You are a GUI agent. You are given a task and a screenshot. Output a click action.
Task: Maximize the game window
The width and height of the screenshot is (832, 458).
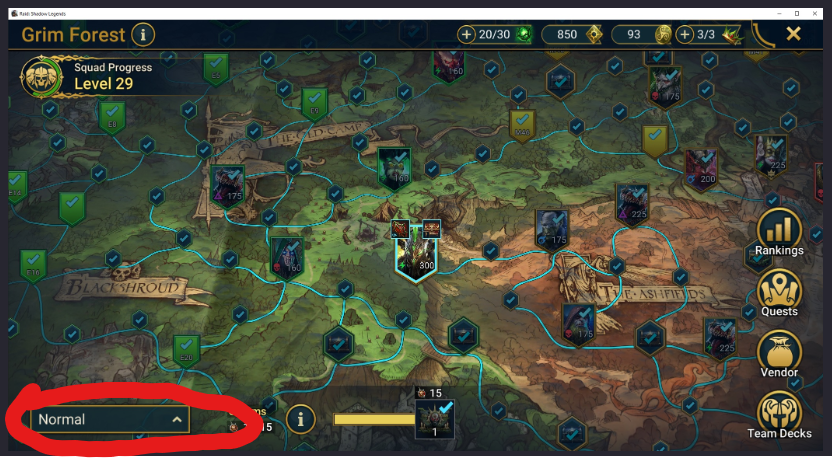tap(797, 13)
